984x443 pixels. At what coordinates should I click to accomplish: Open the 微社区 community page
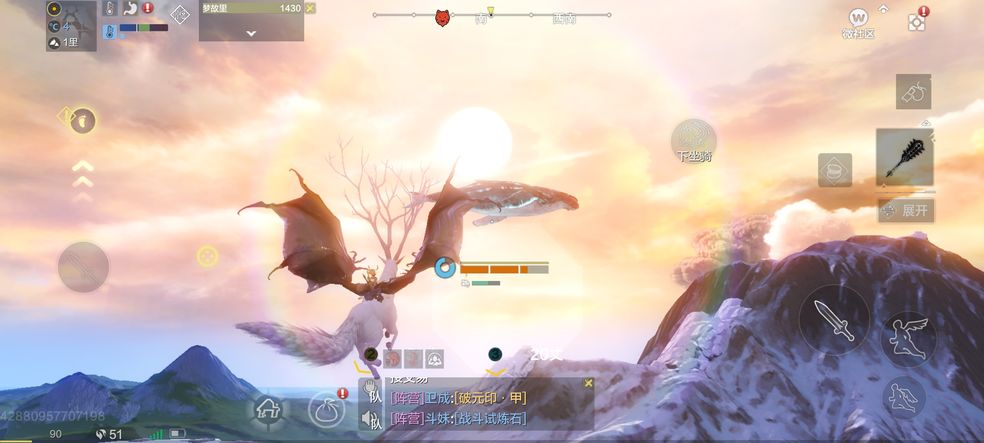click(858, 20)
